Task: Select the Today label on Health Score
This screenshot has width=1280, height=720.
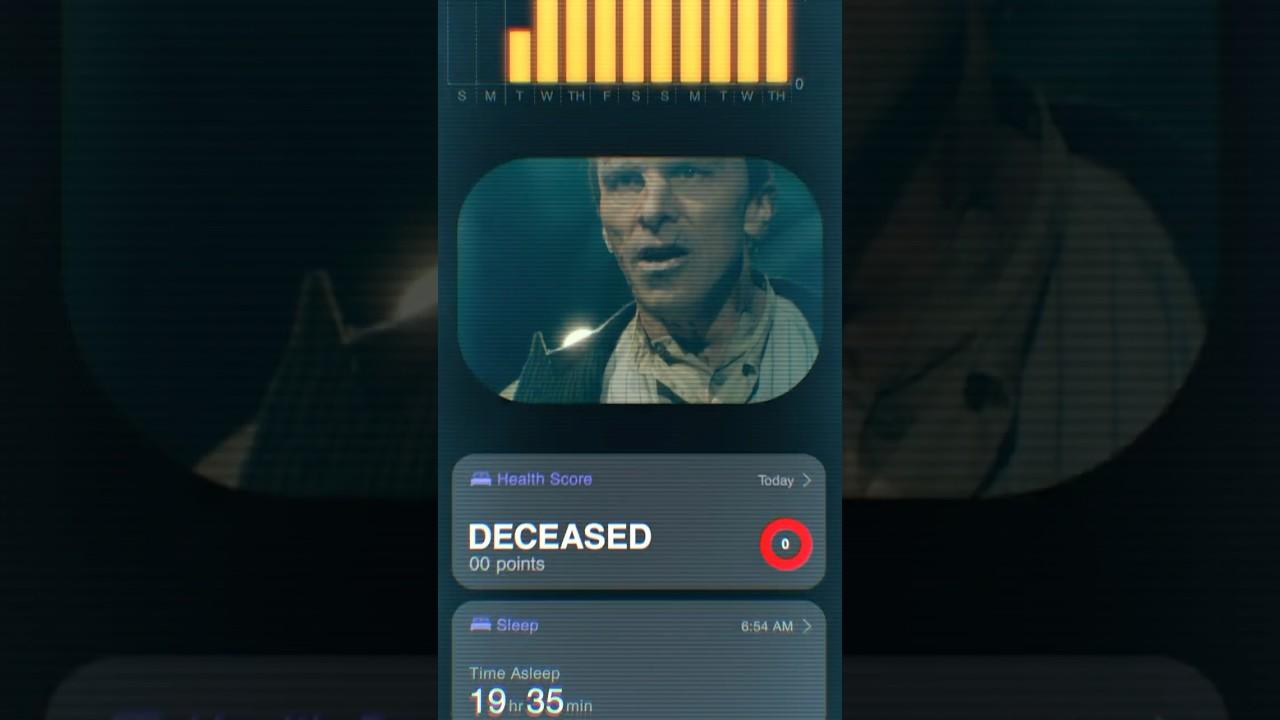Action: point(773,480)
